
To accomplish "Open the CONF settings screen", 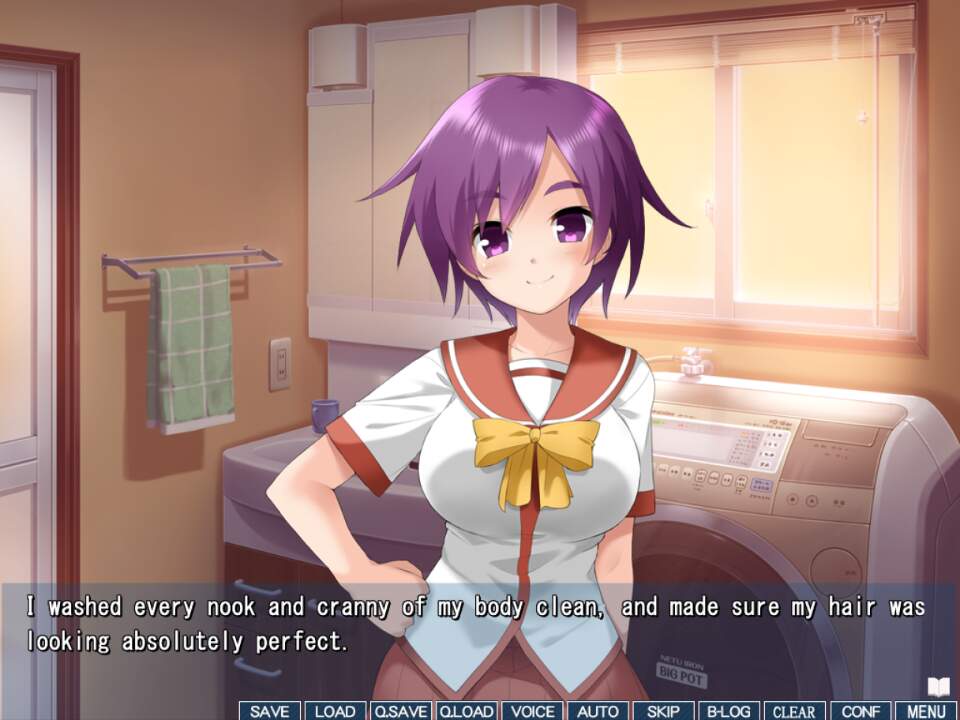I will click(x=861, y=711).
